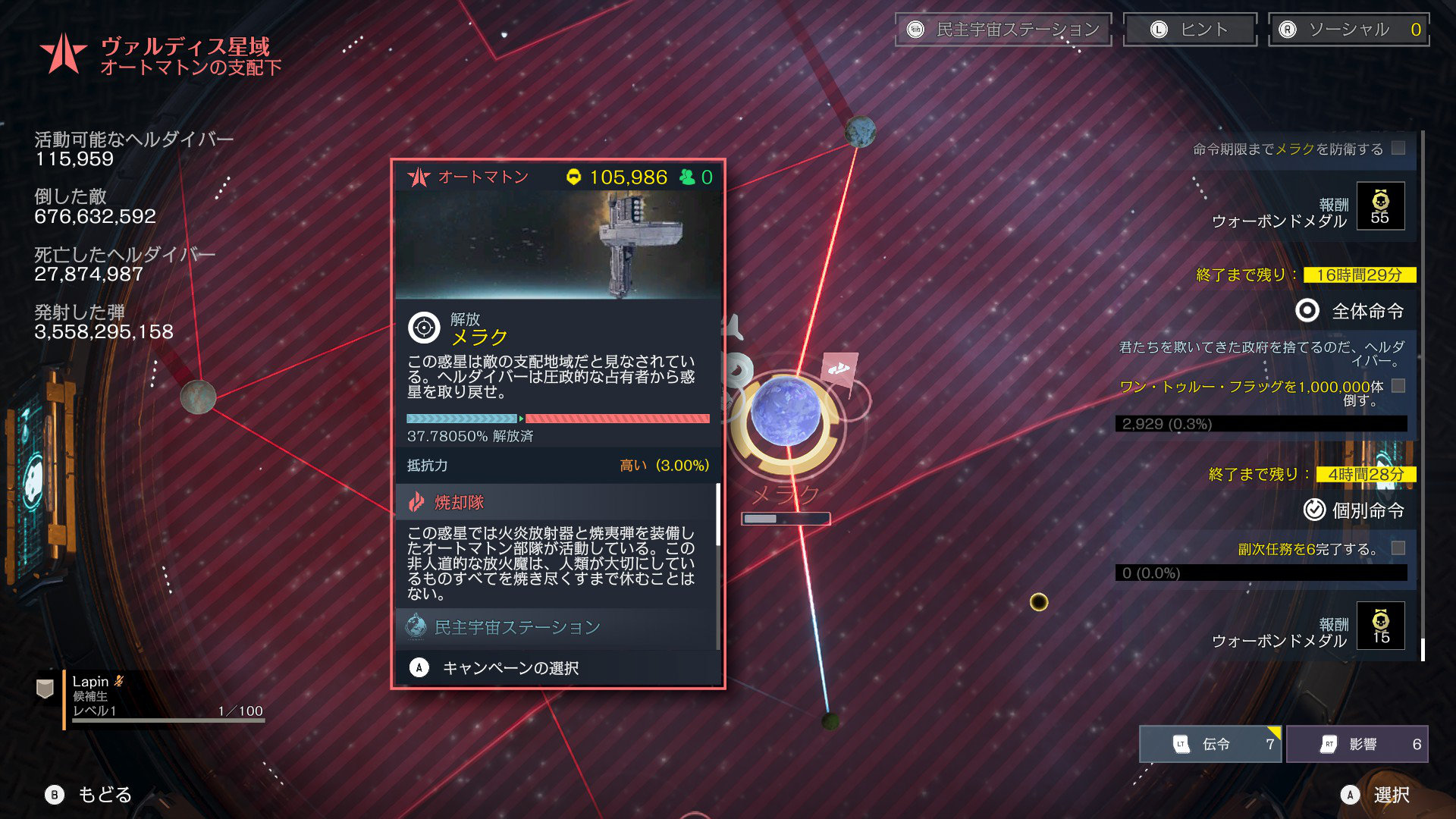Select the grey planet left of the panel
Image resolution: width=1456 pixels, height=819 pixels.
[x=198, y=396]
